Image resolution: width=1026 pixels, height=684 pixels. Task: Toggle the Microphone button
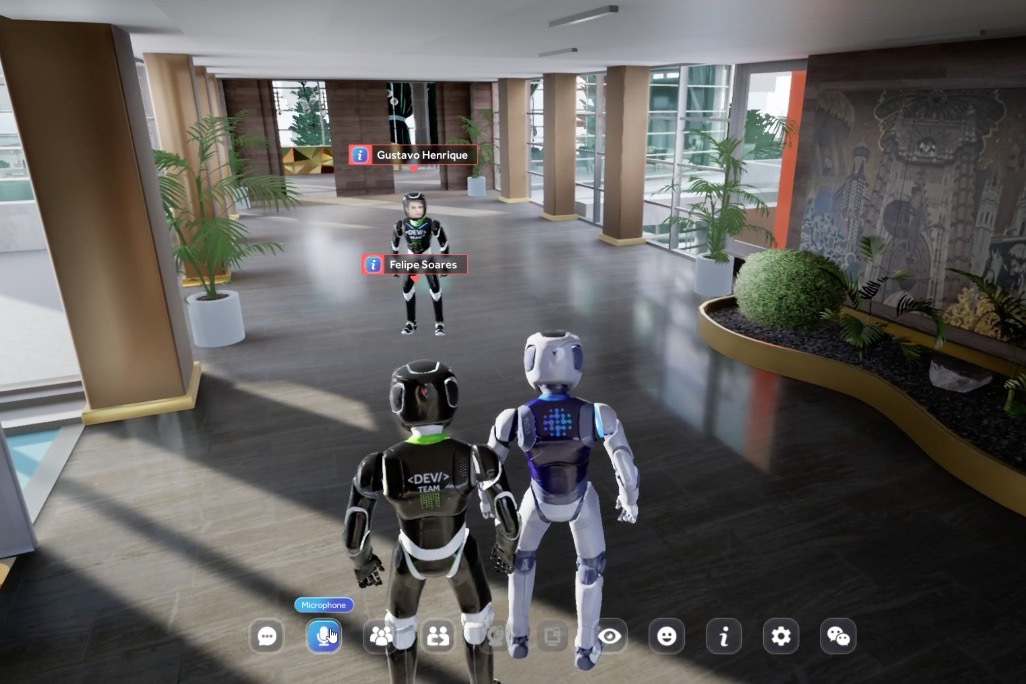tap(323, 636)
